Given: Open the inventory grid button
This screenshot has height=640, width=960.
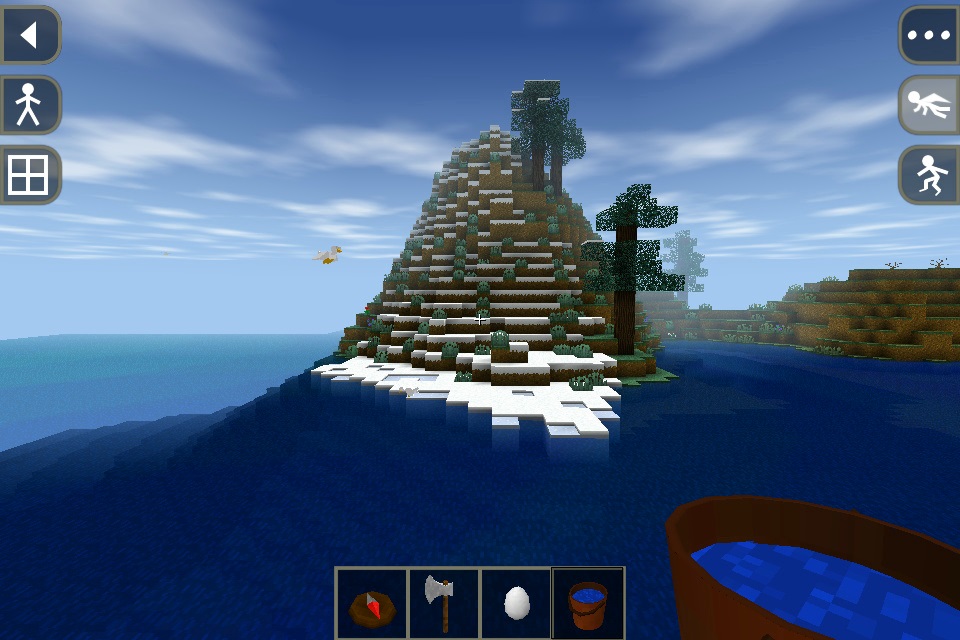Looking at the screenshot, I should [x=29, y=175].
